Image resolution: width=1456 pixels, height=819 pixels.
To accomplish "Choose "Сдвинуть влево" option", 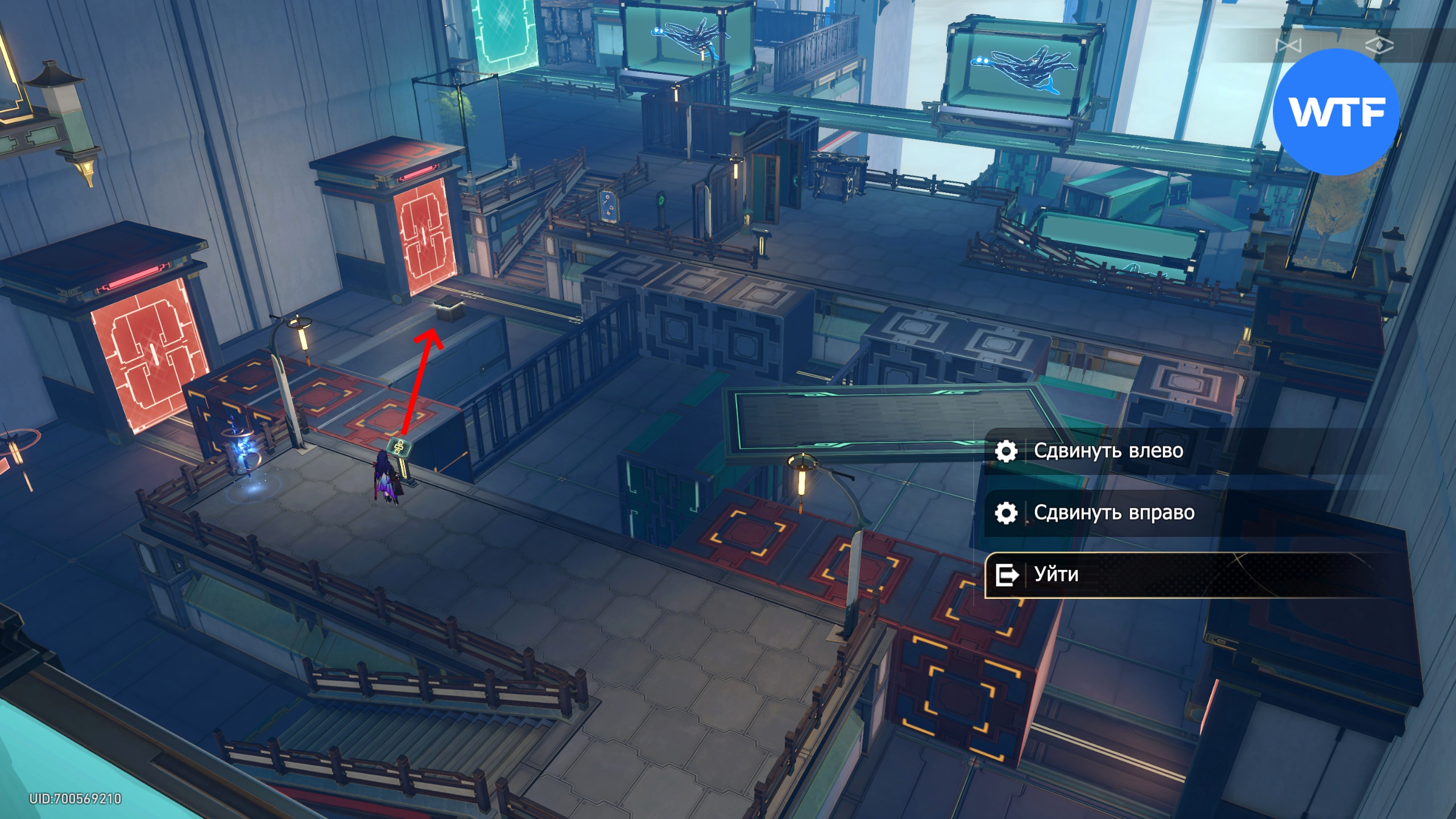I will coord(1108,451).
